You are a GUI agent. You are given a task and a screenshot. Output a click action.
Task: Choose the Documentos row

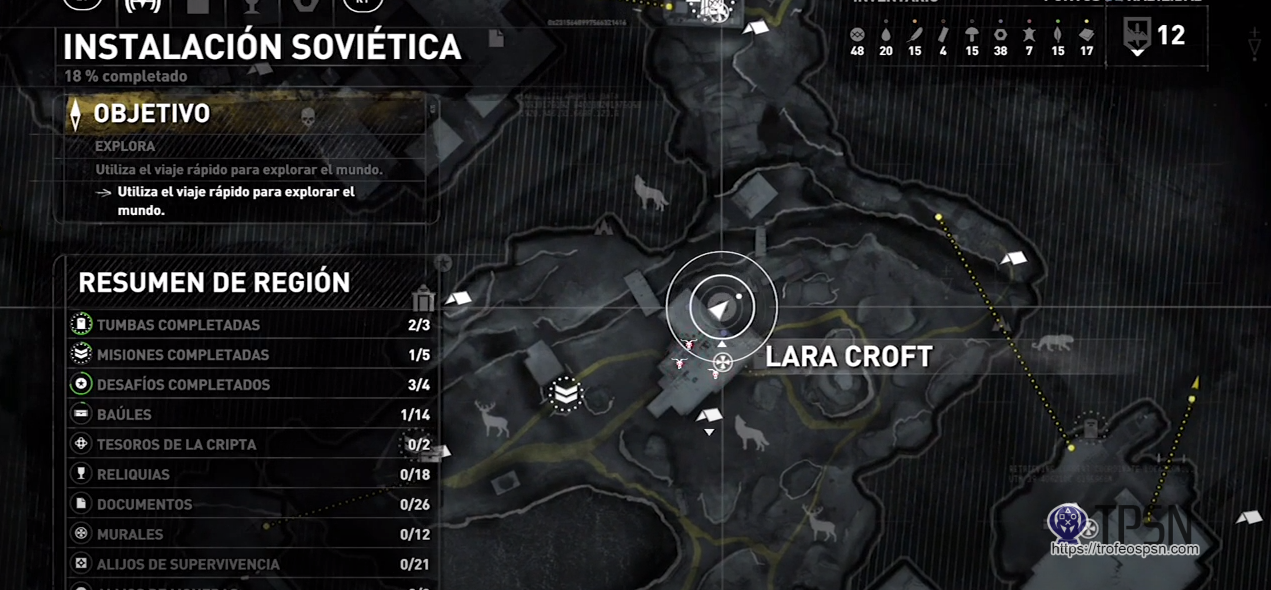(x=250, y=505)
